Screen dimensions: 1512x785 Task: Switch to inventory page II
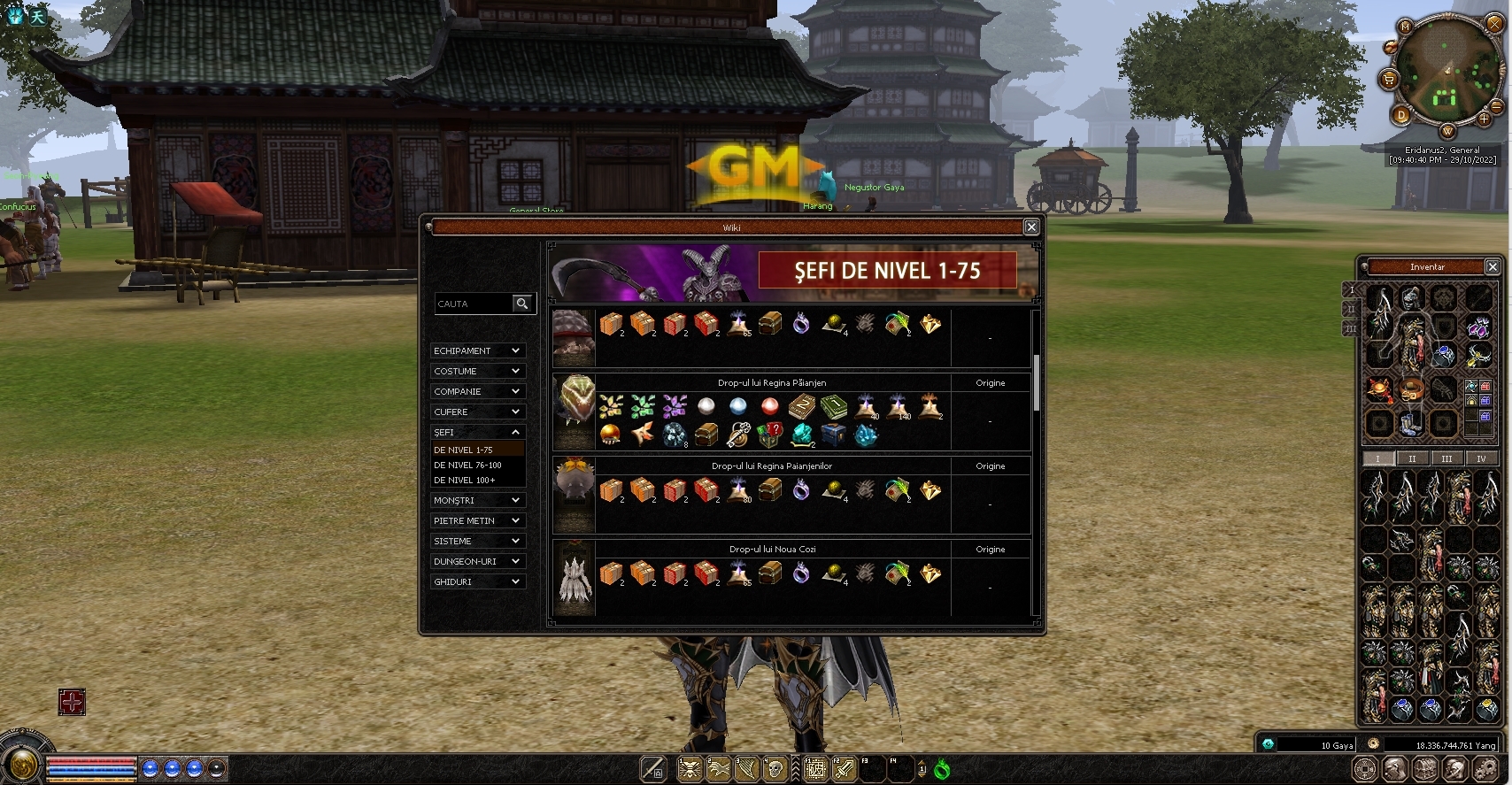click(1412, 458)
